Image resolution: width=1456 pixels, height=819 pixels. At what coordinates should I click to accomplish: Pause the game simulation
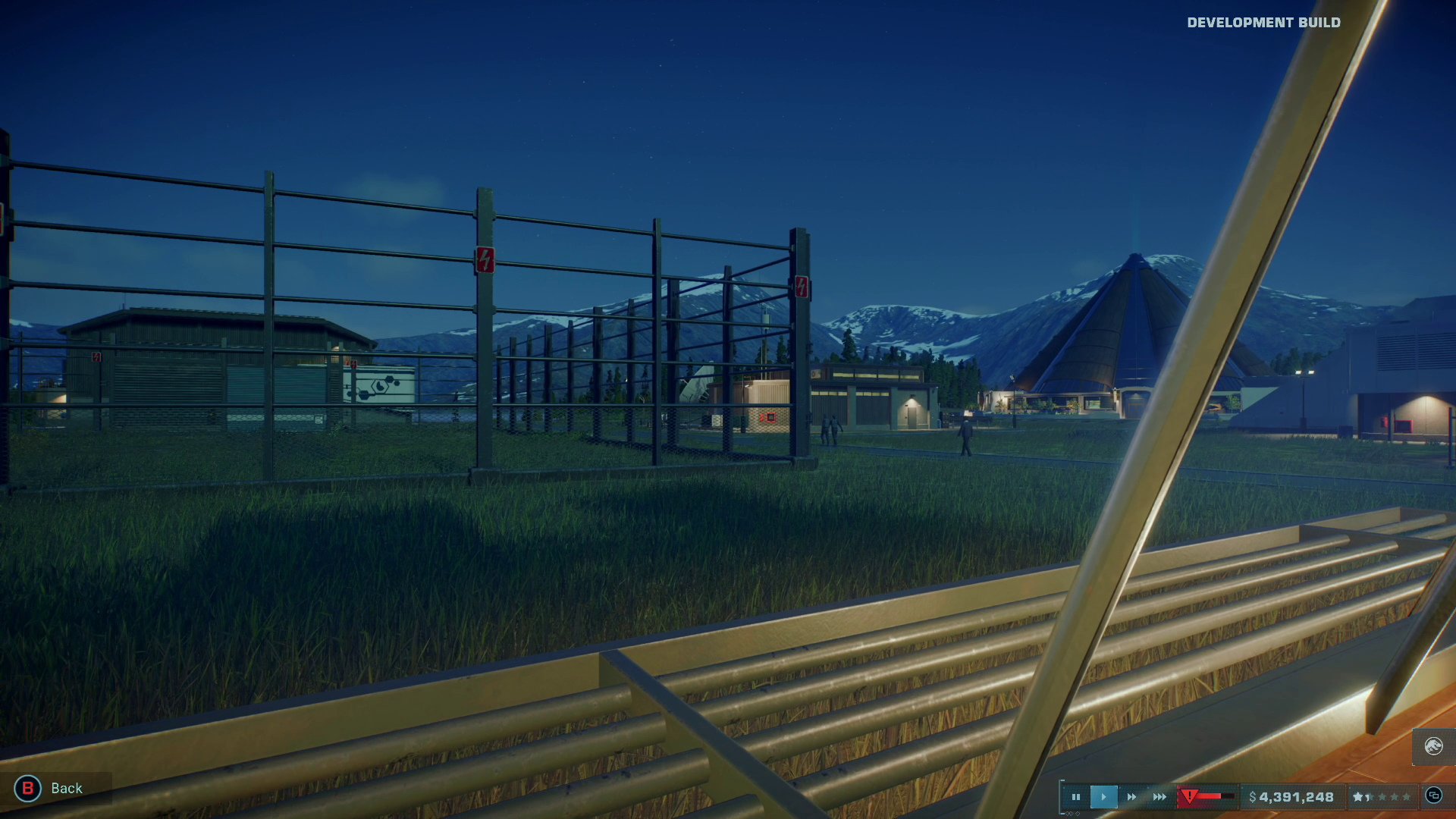(x=1077, y=797)
